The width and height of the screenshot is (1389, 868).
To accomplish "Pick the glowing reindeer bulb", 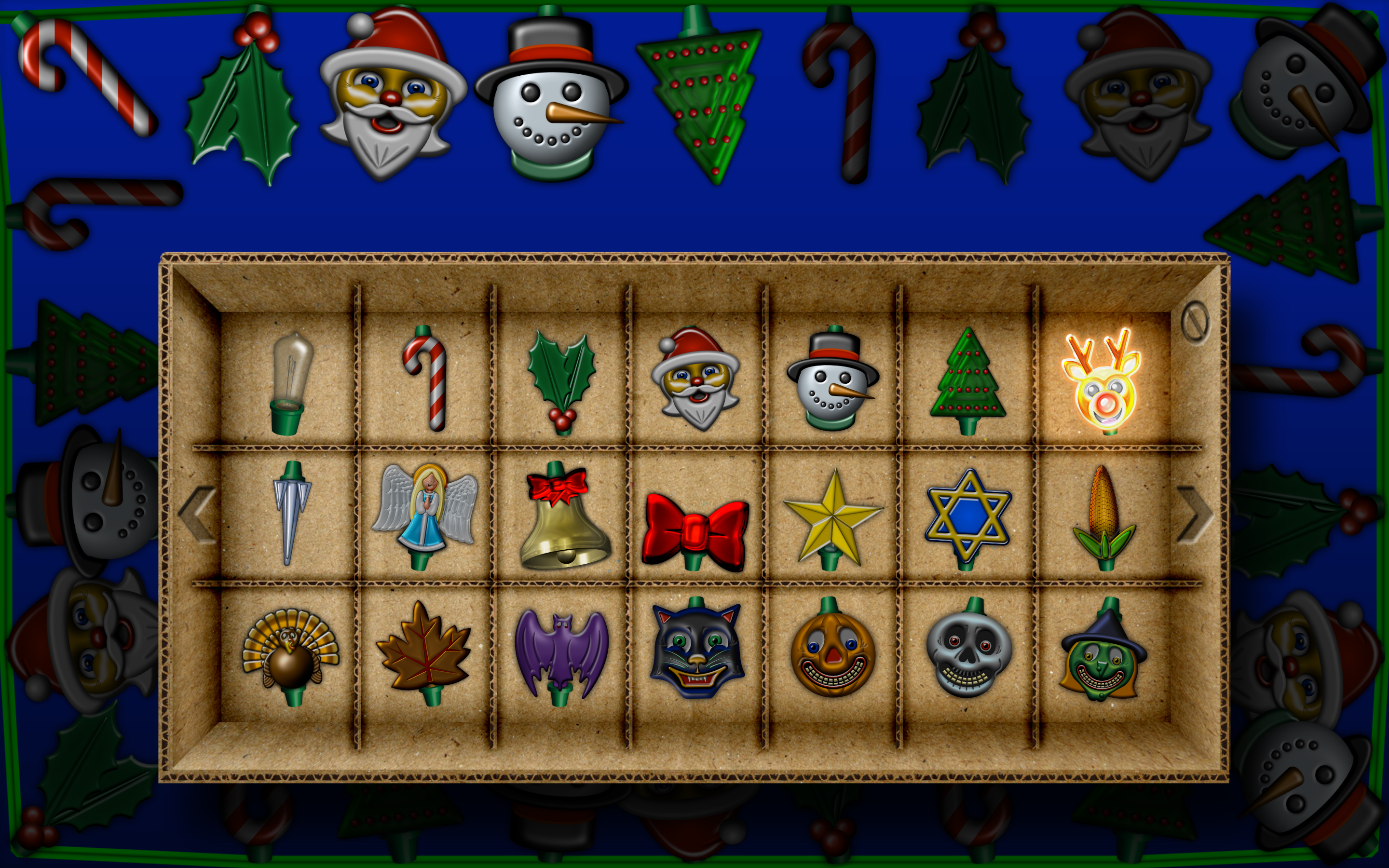I will pyautogui.click(x=1103, y=381).
